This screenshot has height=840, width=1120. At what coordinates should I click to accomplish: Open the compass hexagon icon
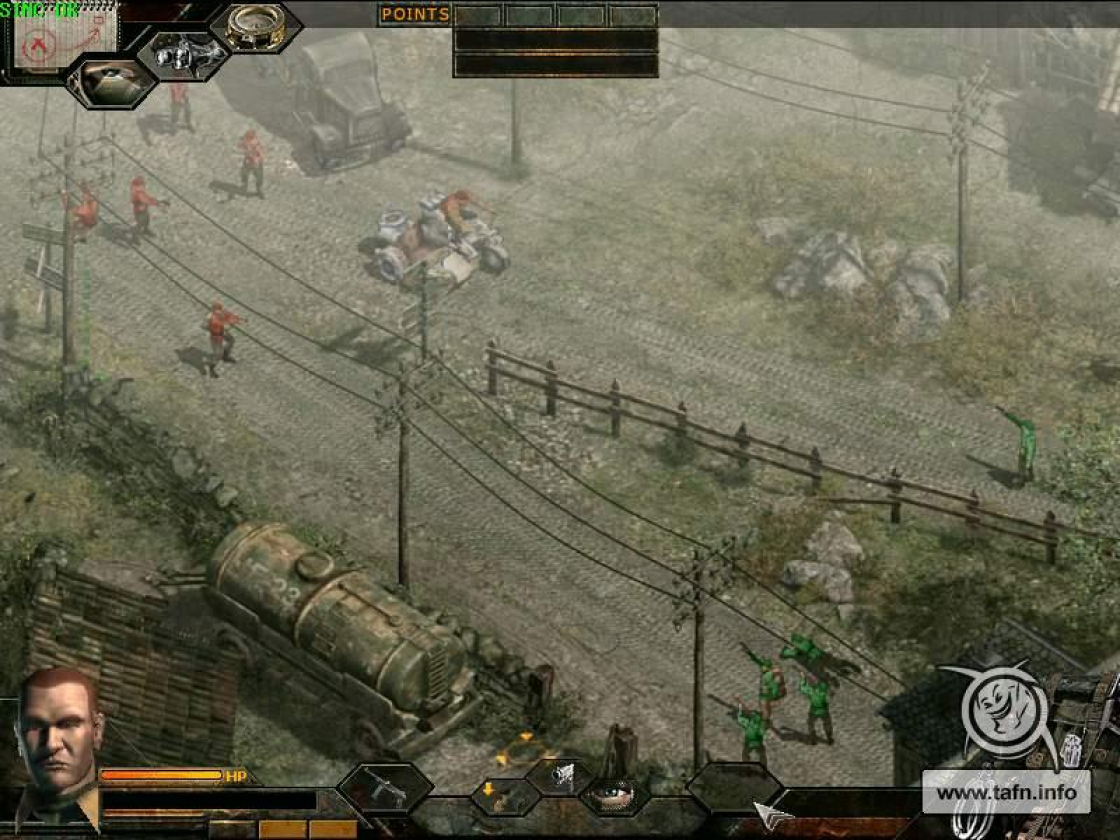coord(255,26)
